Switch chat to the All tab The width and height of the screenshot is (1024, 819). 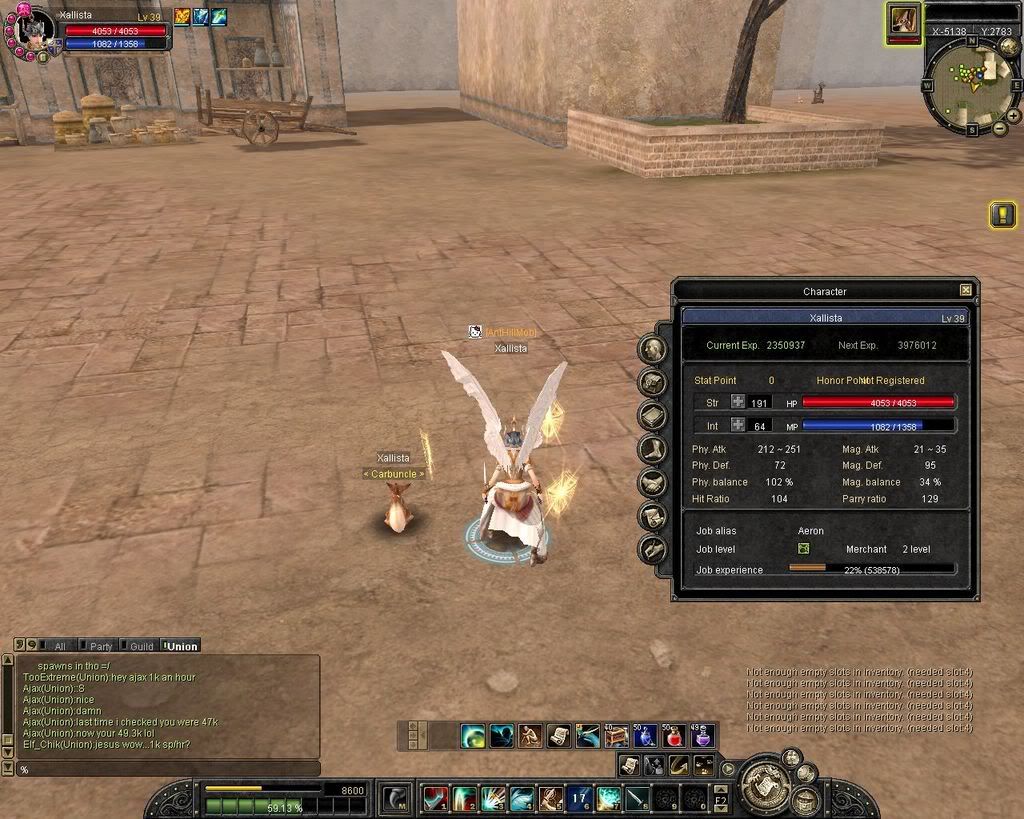pyautogui.click(x=57, y=646)
